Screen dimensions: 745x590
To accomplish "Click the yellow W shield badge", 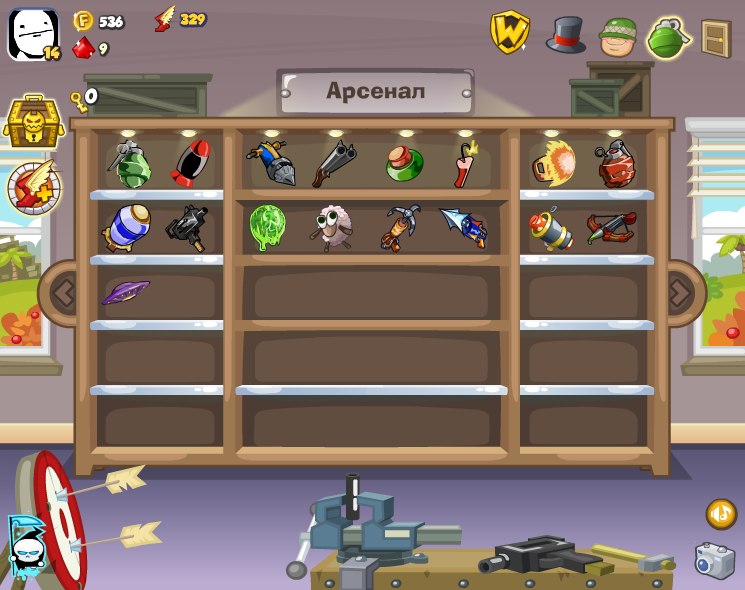I will click(509, 32).
